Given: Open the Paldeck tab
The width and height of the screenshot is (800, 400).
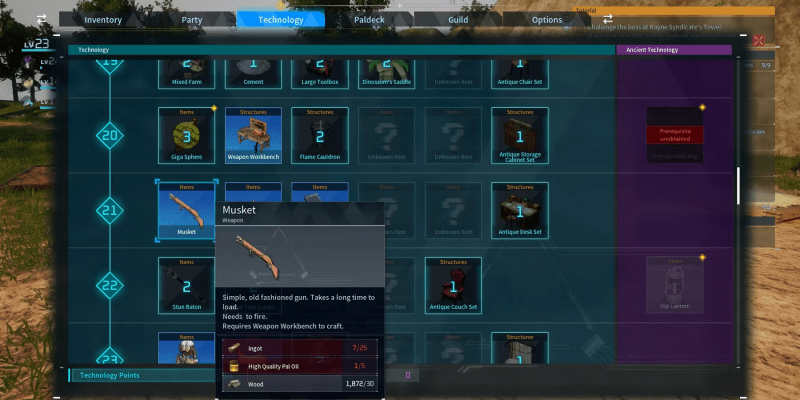Looking at the screenshot, I should [369, 19].
